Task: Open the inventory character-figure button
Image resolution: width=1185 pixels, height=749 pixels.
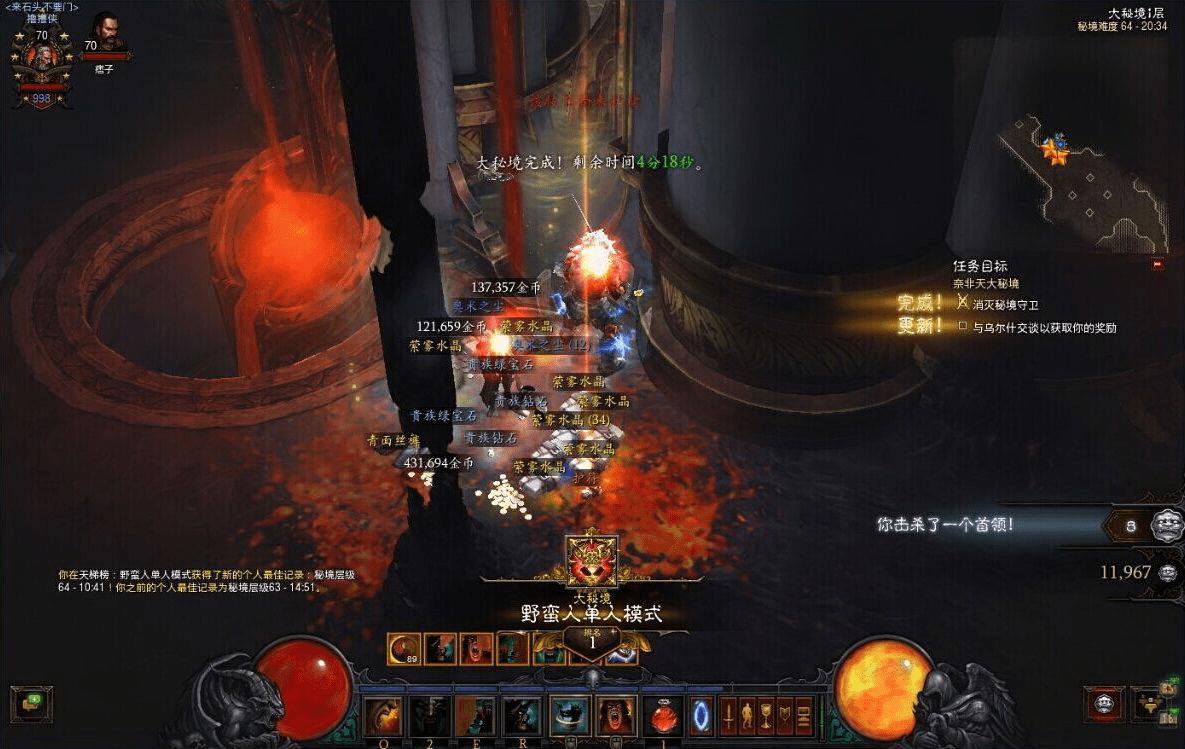Action: coord(749,716)
